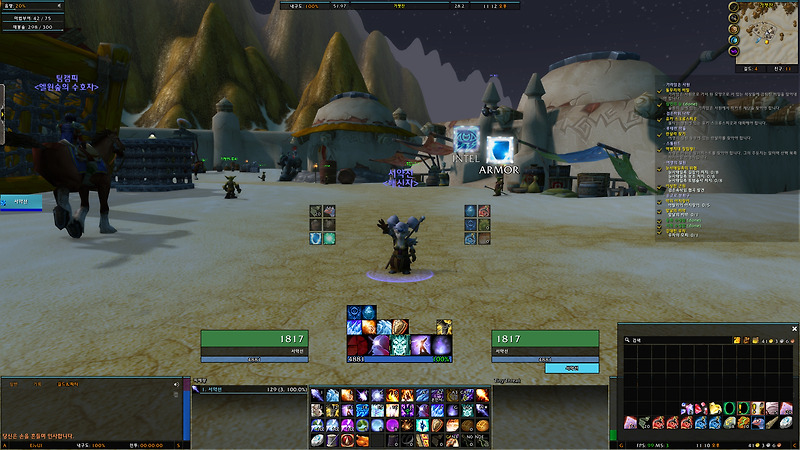
Task: Use the first spell in the action bar
Action: tap(316, 396)
